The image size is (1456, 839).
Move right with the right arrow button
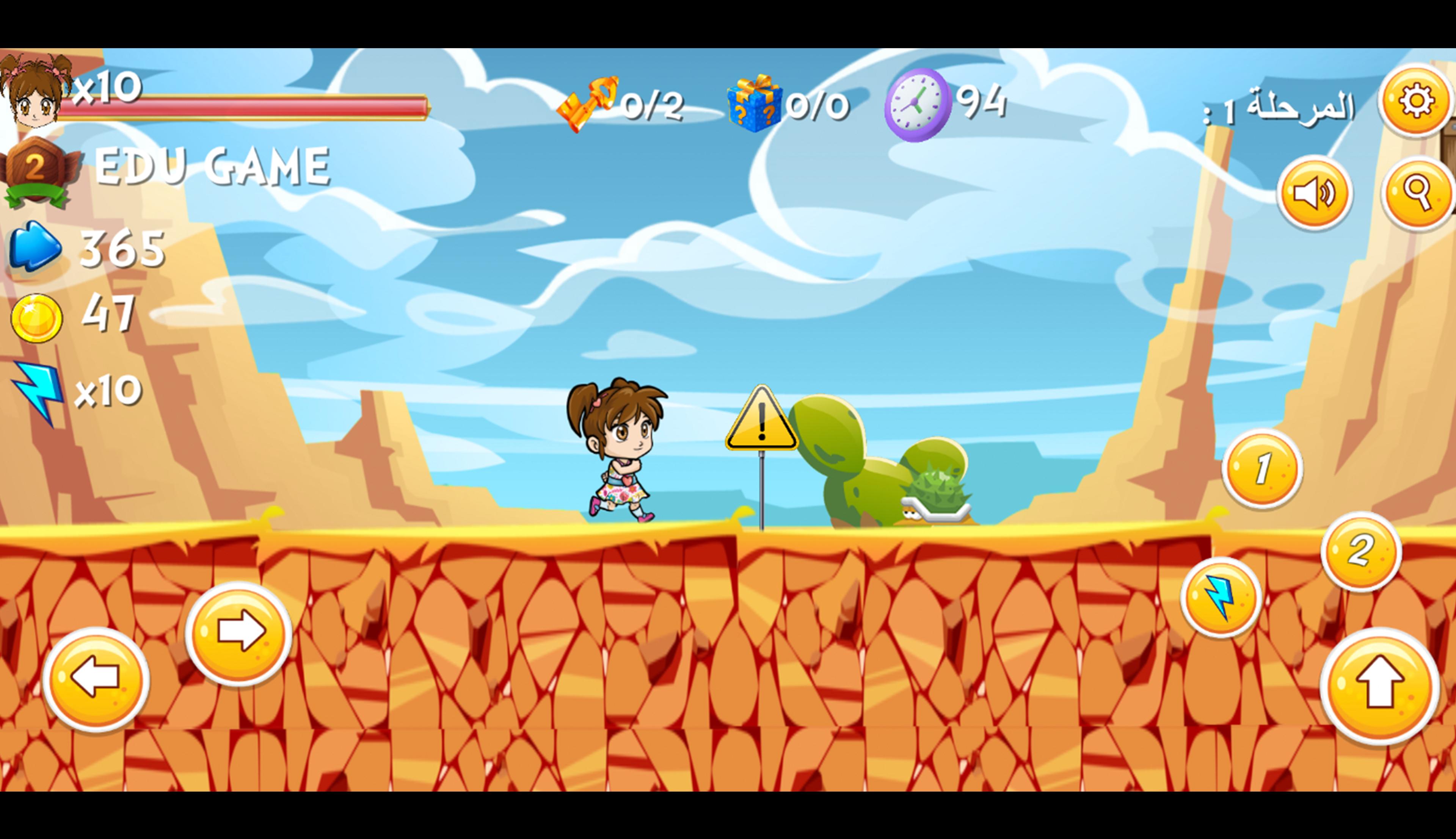pyautogui.click(x=238, y=633)
